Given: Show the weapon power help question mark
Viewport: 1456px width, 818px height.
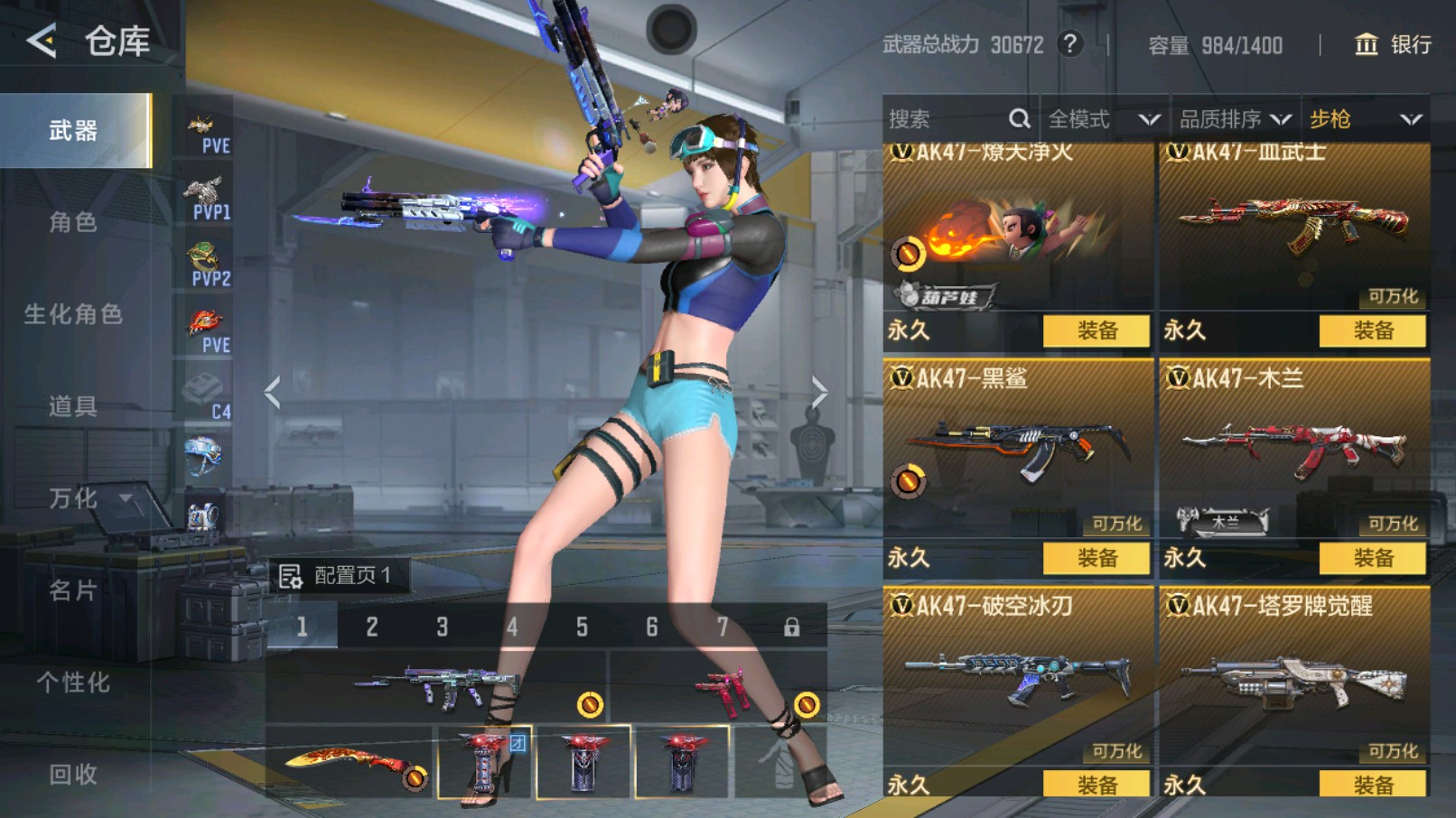Looking at the screenshot, I should pos(1070,44).
